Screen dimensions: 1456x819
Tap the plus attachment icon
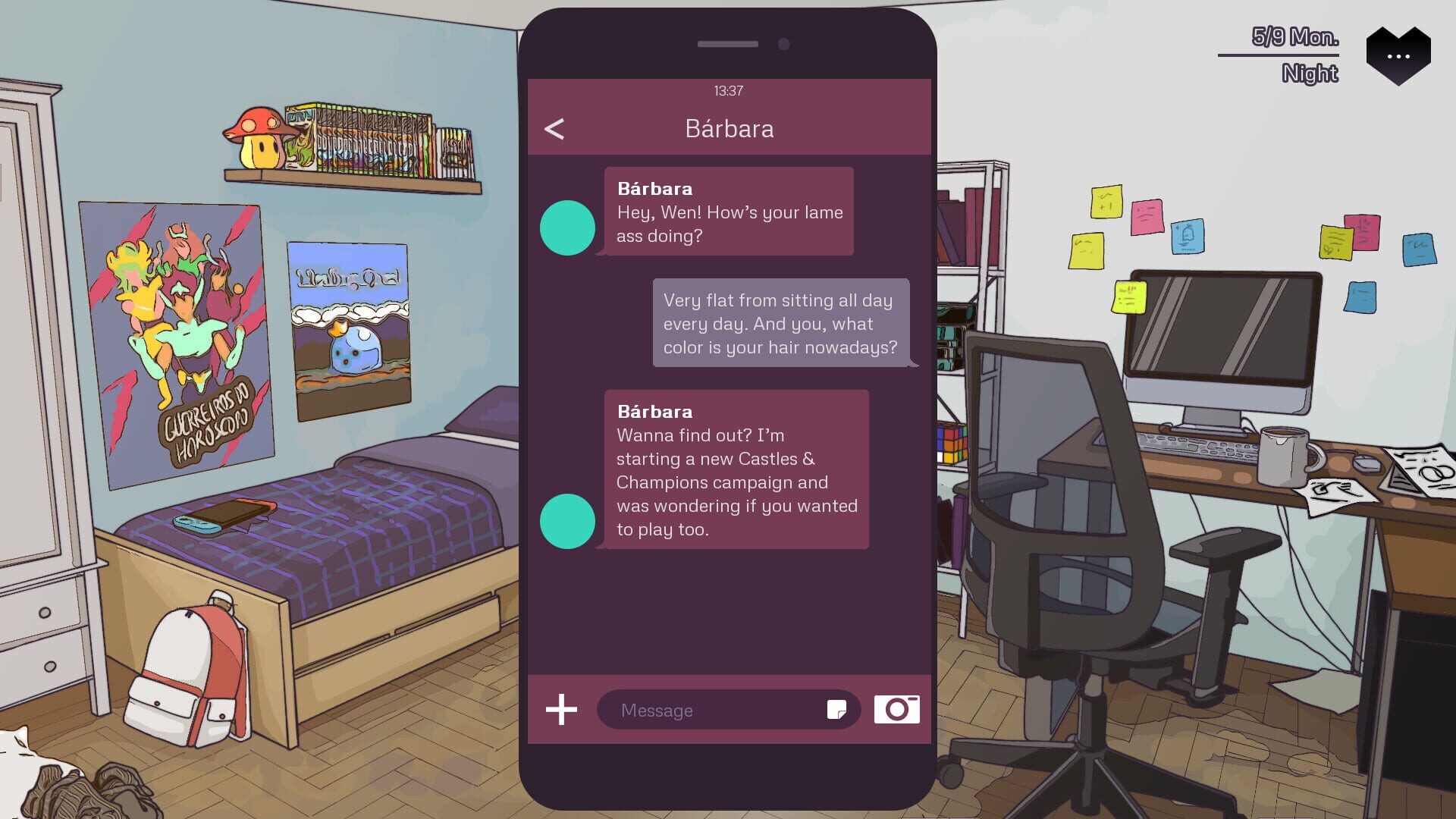click(x=561, y=710)
